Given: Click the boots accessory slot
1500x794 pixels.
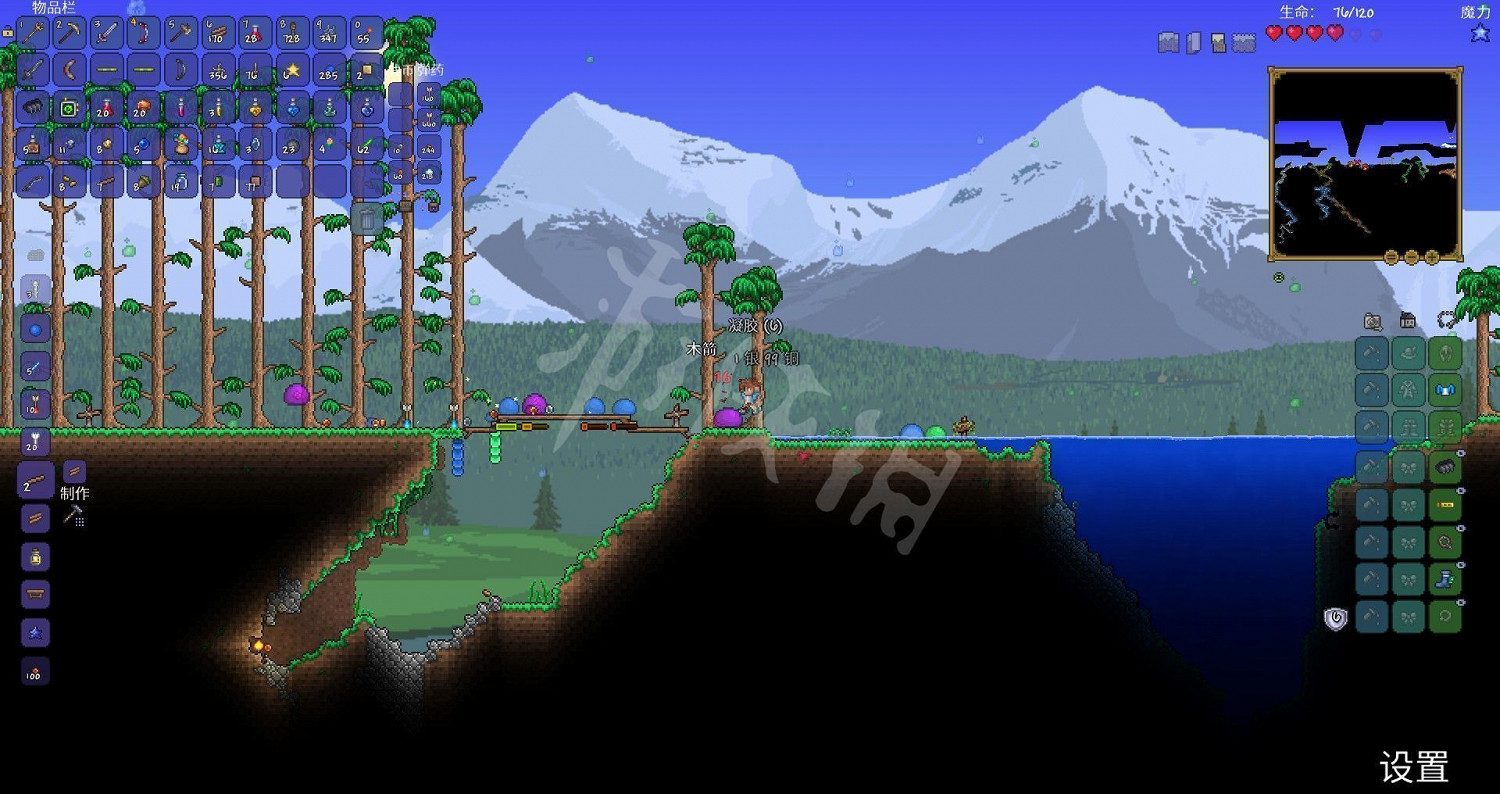Looking at the screenshot, I should point(1446,579).
